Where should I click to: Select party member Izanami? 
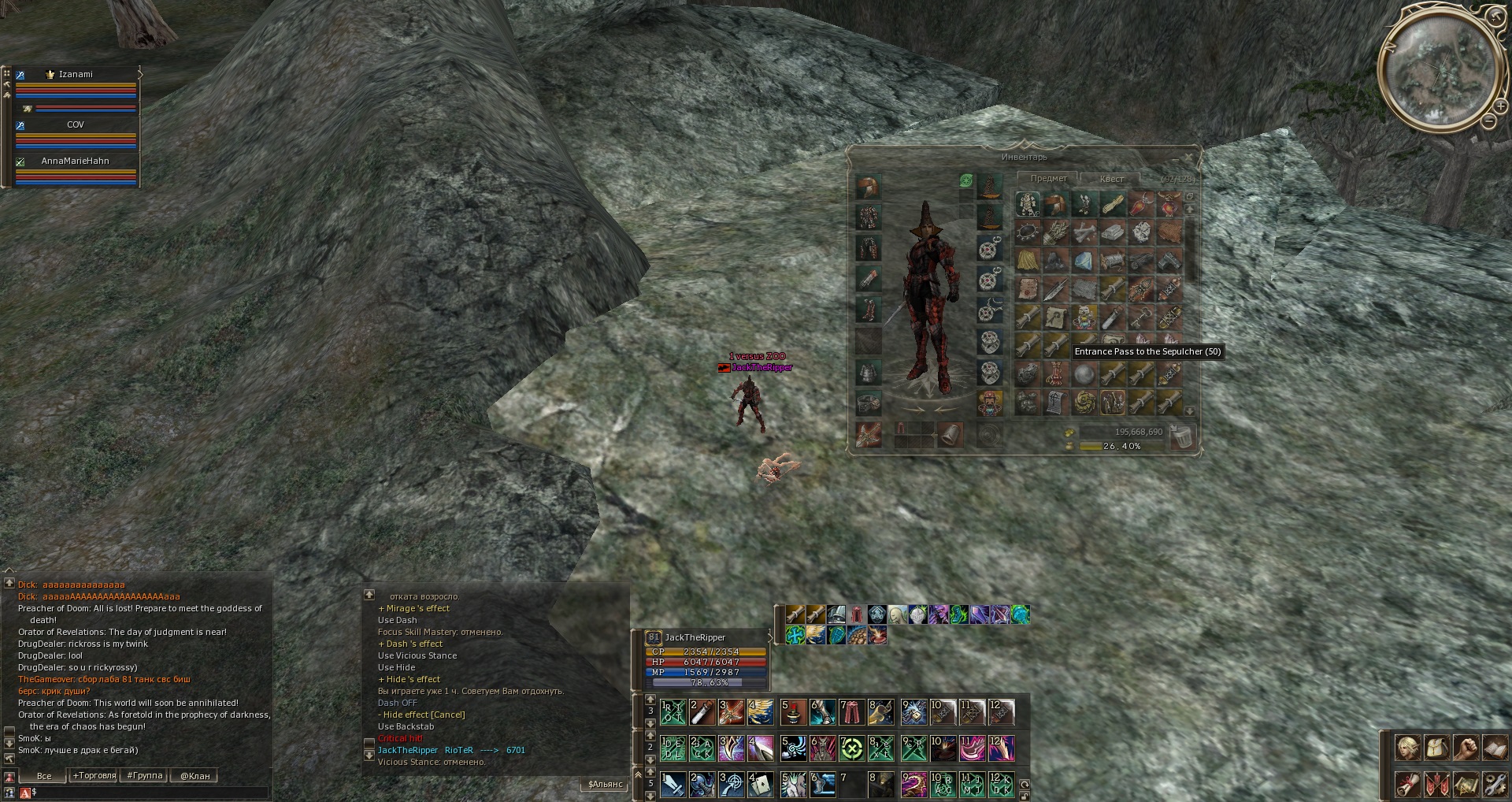click(x=76, y=75)
